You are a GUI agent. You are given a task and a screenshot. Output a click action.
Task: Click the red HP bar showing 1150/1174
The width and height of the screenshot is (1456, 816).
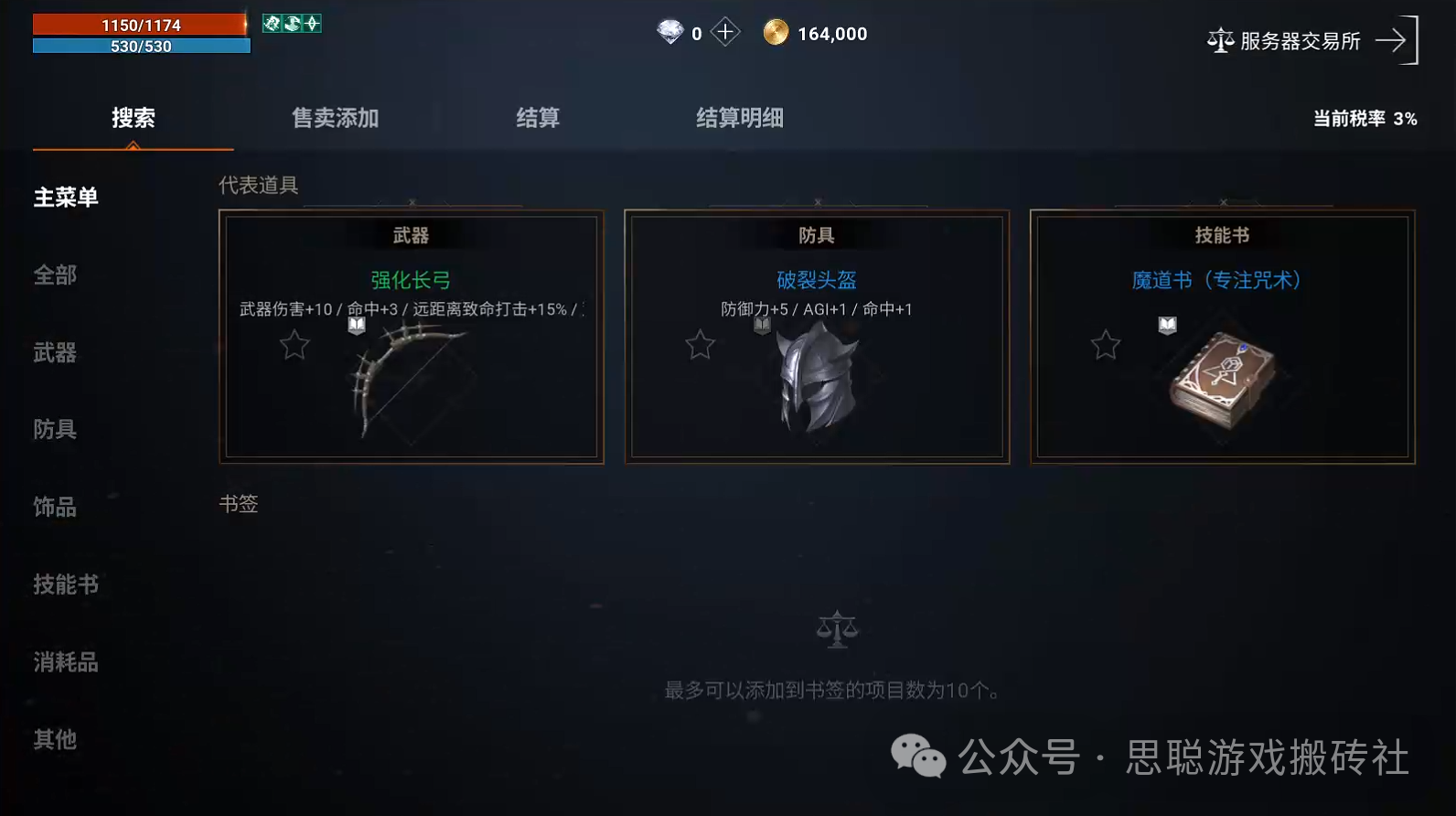(137, 24)
